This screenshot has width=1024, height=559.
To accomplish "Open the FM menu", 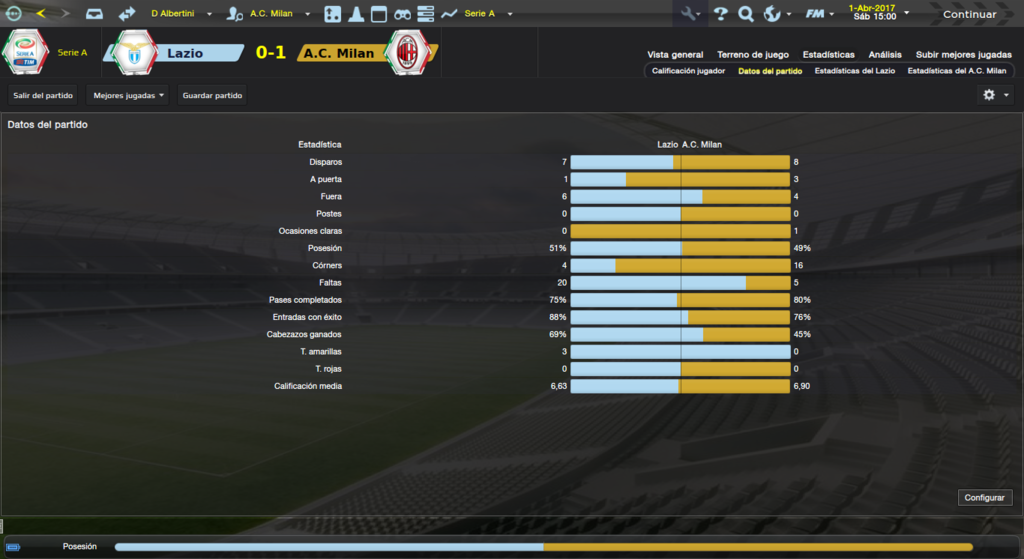I will [819, 14].
